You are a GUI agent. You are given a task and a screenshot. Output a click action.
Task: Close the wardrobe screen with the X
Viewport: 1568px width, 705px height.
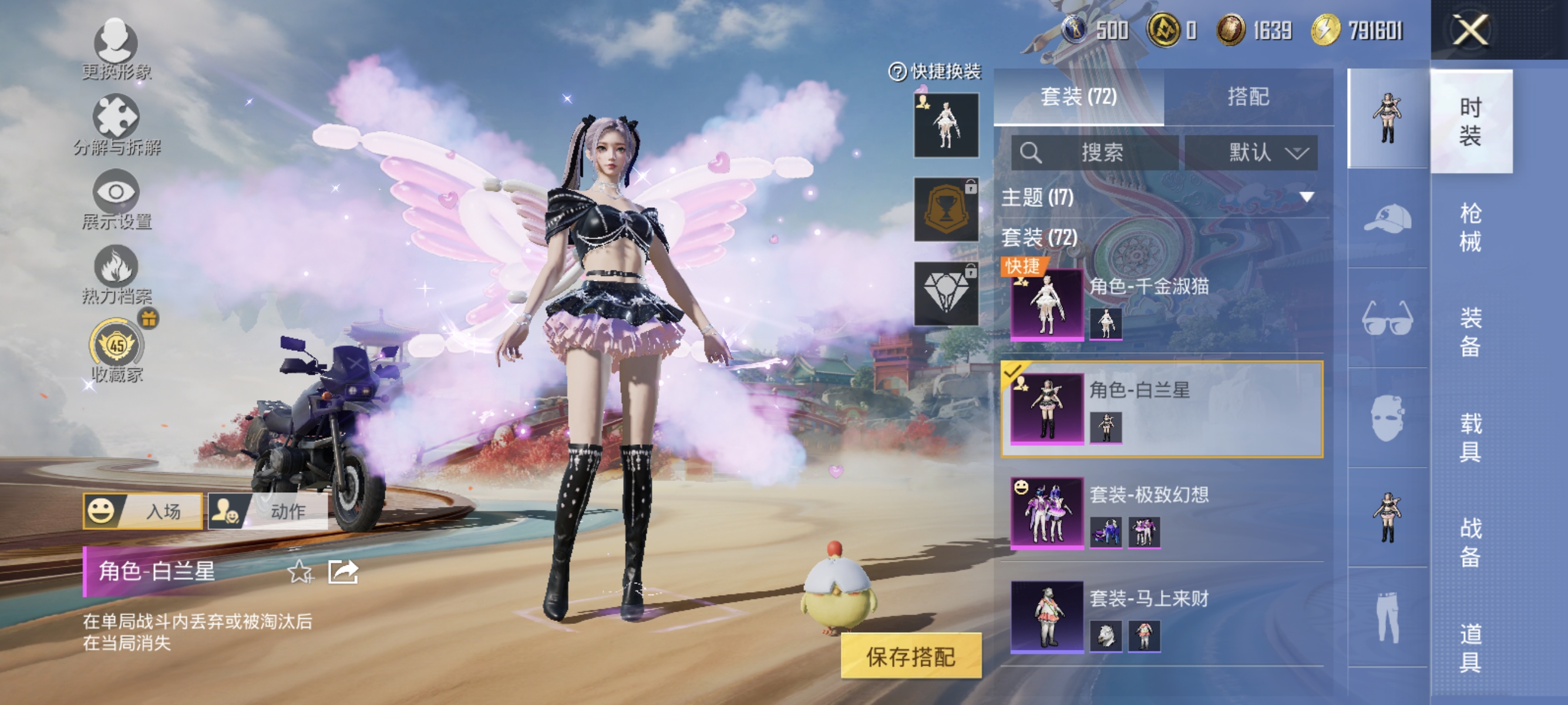point(1470,31)
